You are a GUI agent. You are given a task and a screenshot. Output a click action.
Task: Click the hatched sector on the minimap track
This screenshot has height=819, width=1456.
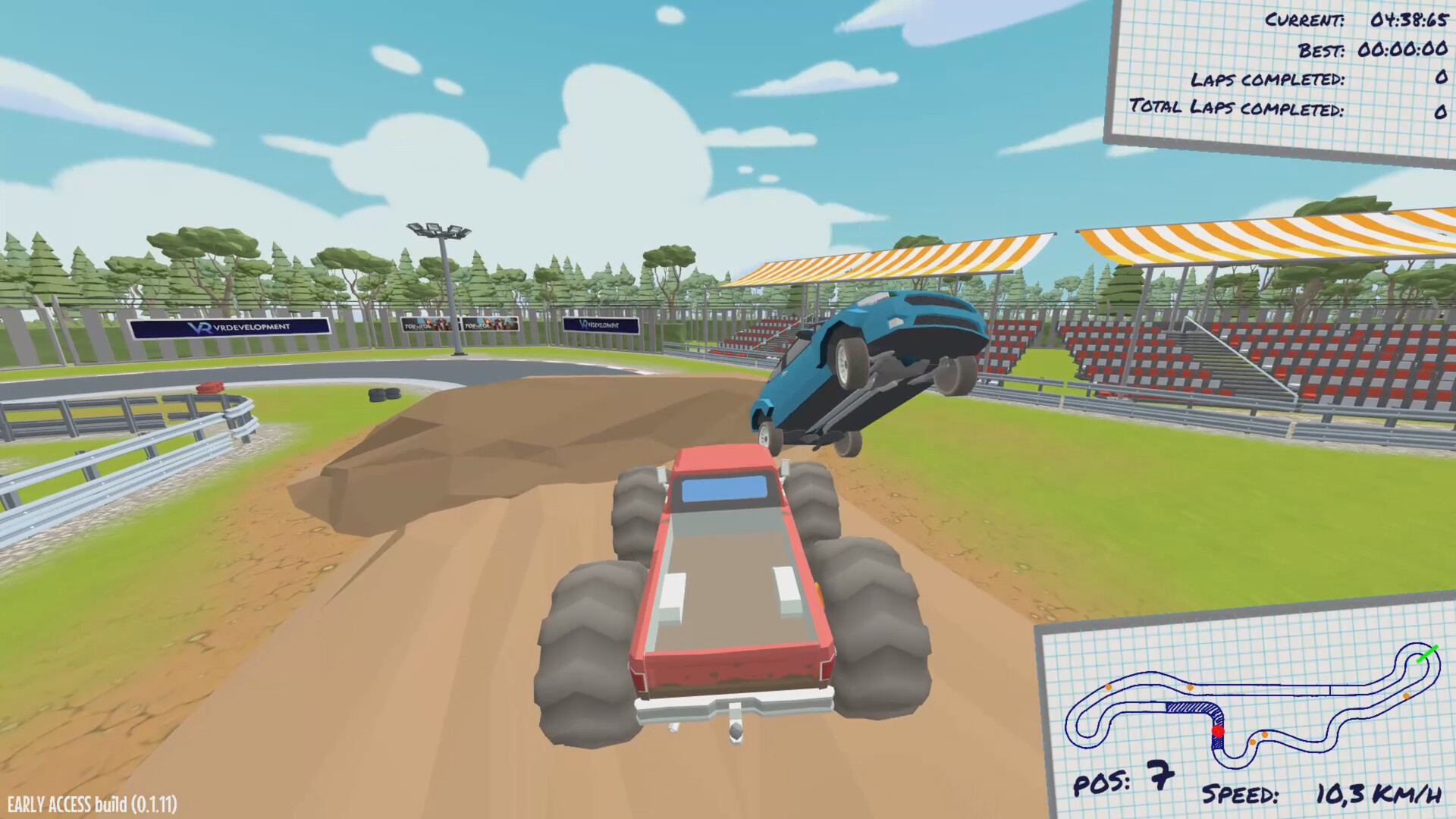point(1189,707)
